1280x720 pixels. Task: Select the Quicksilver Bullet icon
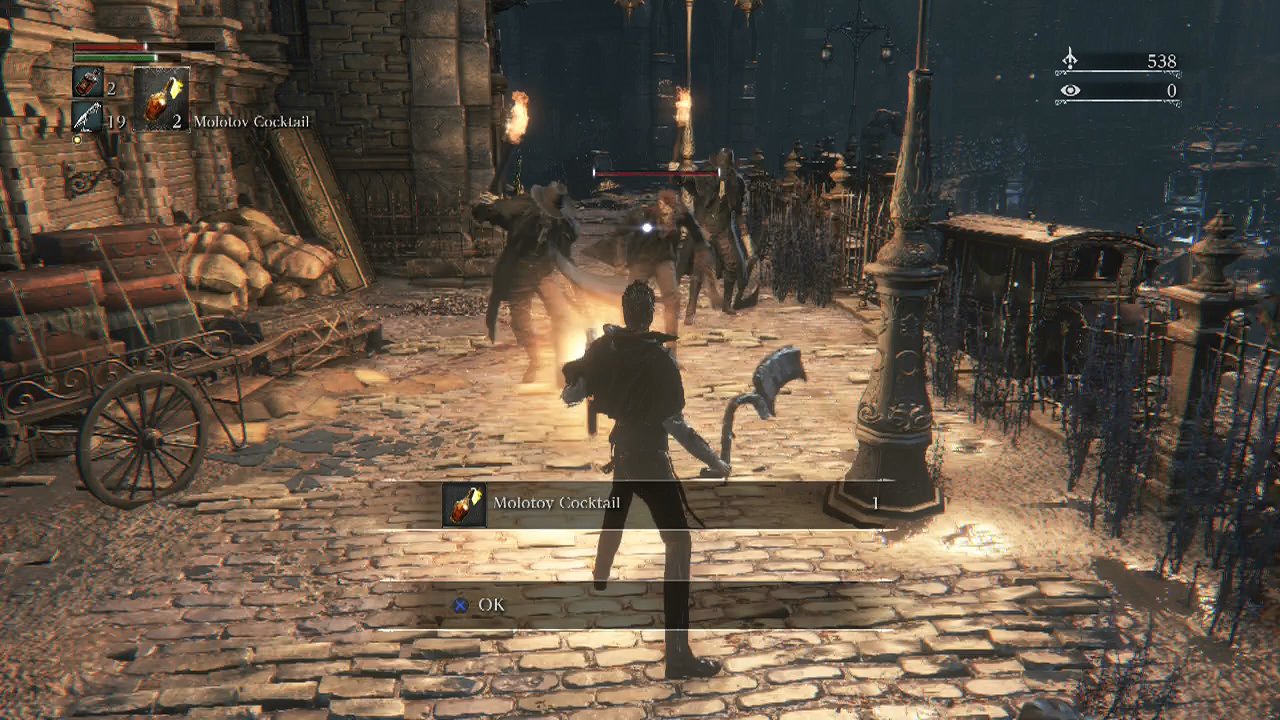[x=87, y=118]
